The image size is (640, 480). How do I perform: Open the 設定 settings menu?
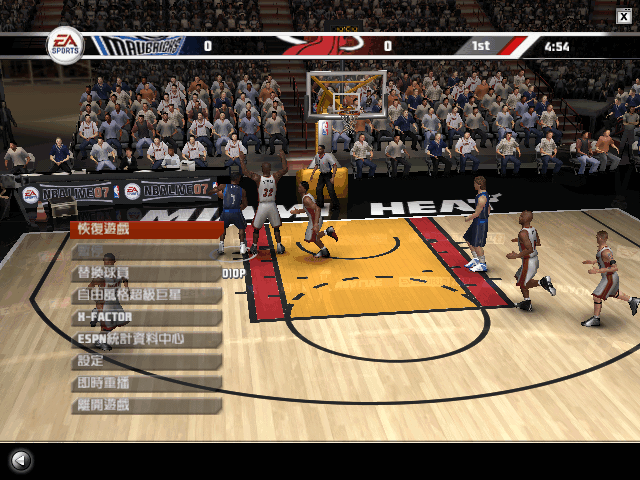[x=146, y=361]
